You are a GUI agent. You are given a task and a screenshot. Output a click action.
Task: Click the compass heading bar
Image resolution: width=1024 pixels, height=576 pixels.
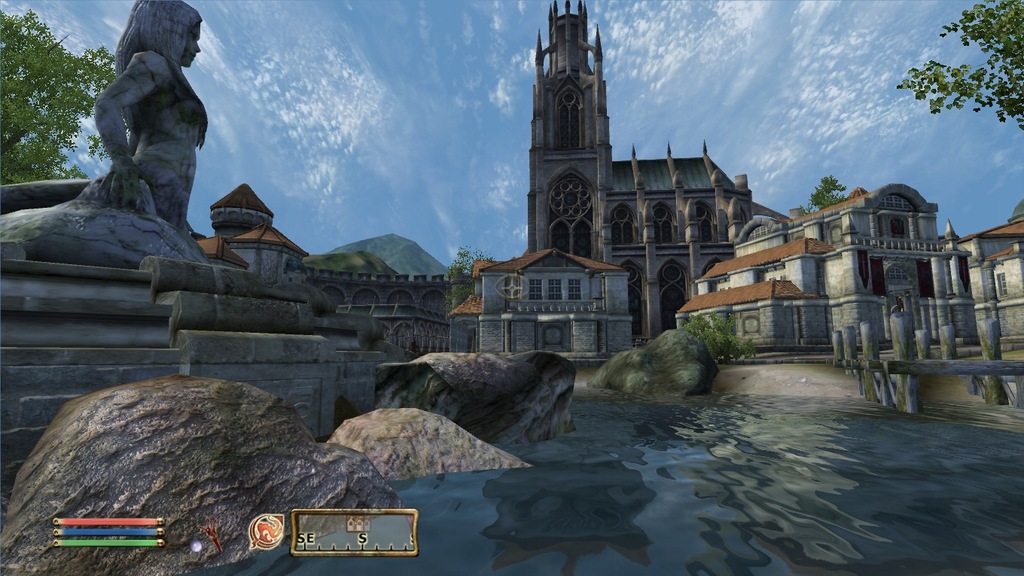pos(354,534)
